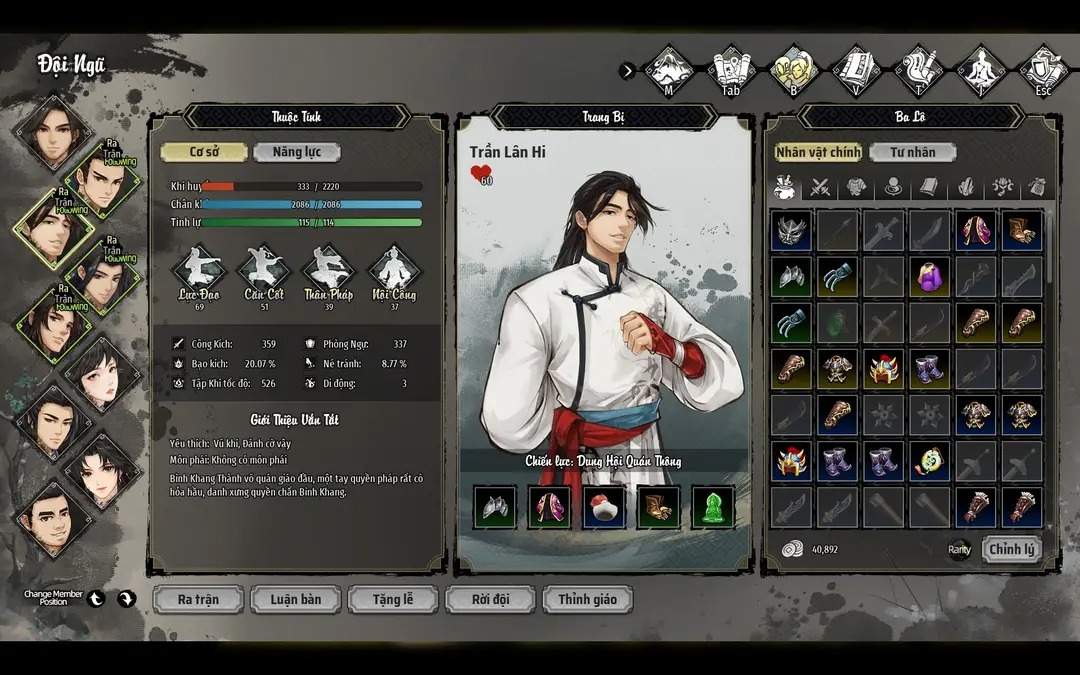Select the top party member portrait

coord(53,130)
